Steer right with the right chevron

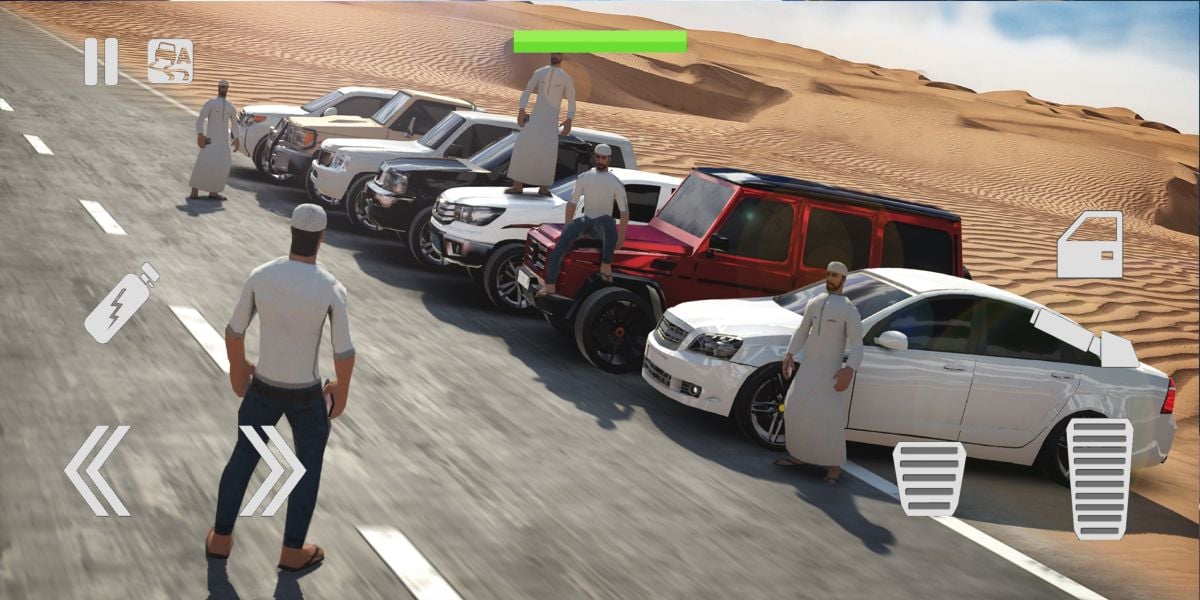272,471
